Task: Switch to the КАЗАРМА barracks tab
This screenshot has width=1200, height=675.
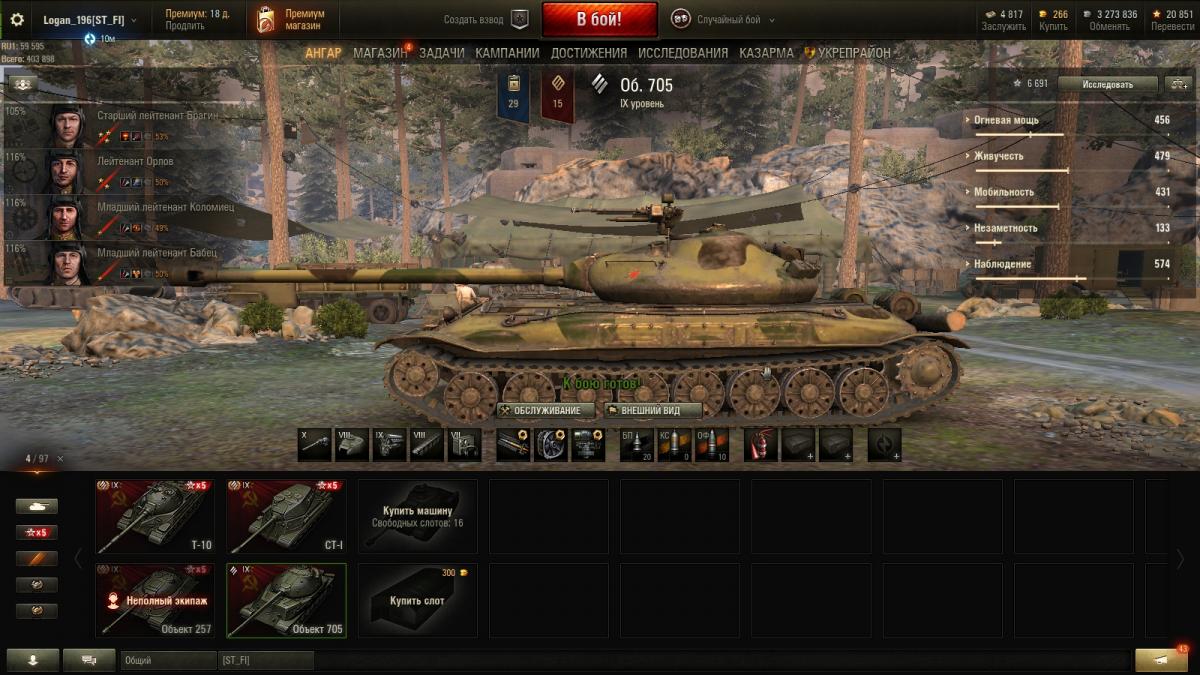Action: point(766,53)
